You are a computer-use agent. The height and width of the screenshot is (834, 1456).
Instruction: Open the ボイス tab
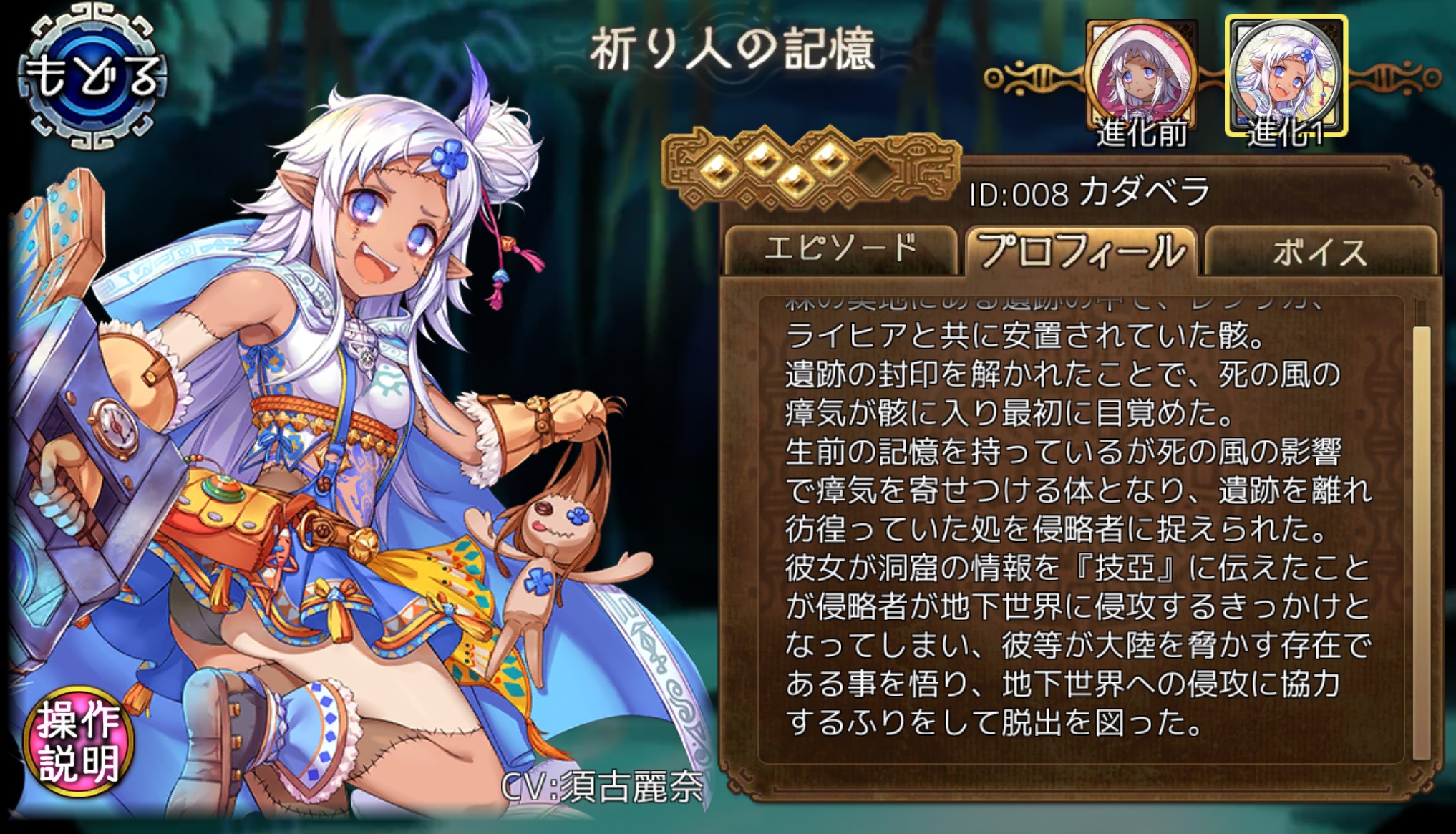coord(1319,251)
